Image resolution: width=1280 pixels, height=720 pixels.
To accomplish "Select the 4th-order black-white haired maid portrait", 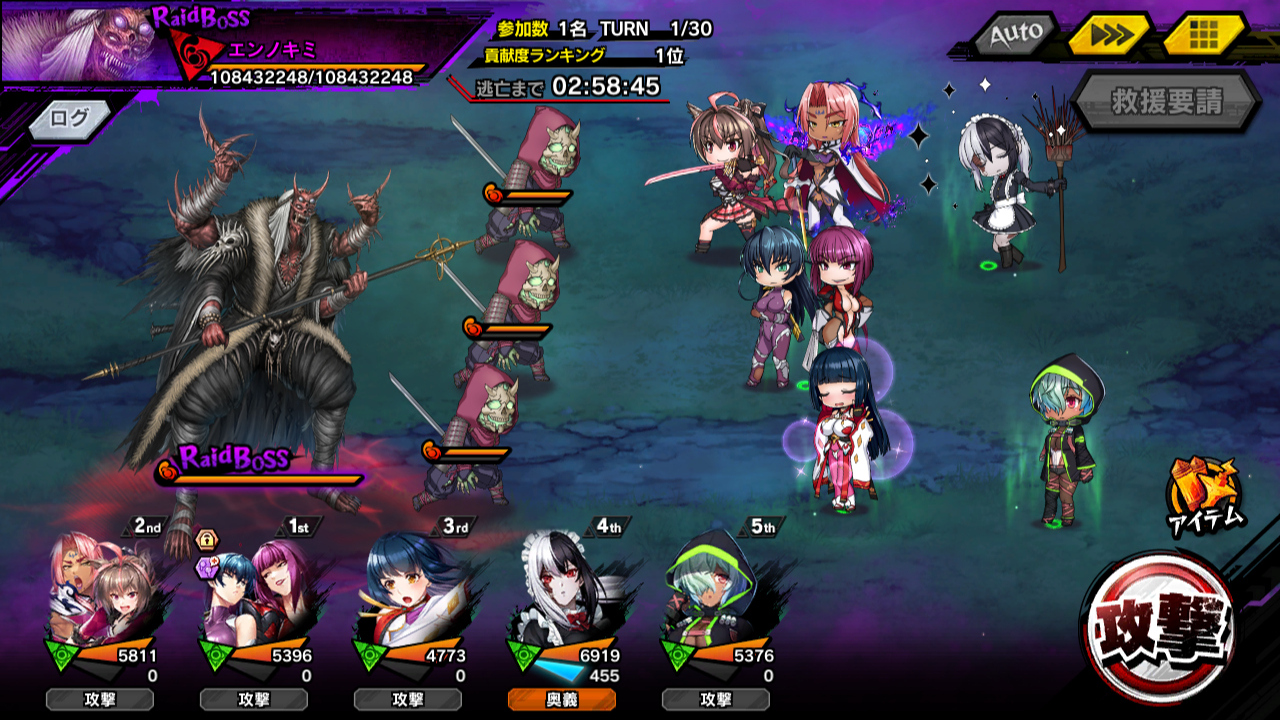I will click(562, 595).
